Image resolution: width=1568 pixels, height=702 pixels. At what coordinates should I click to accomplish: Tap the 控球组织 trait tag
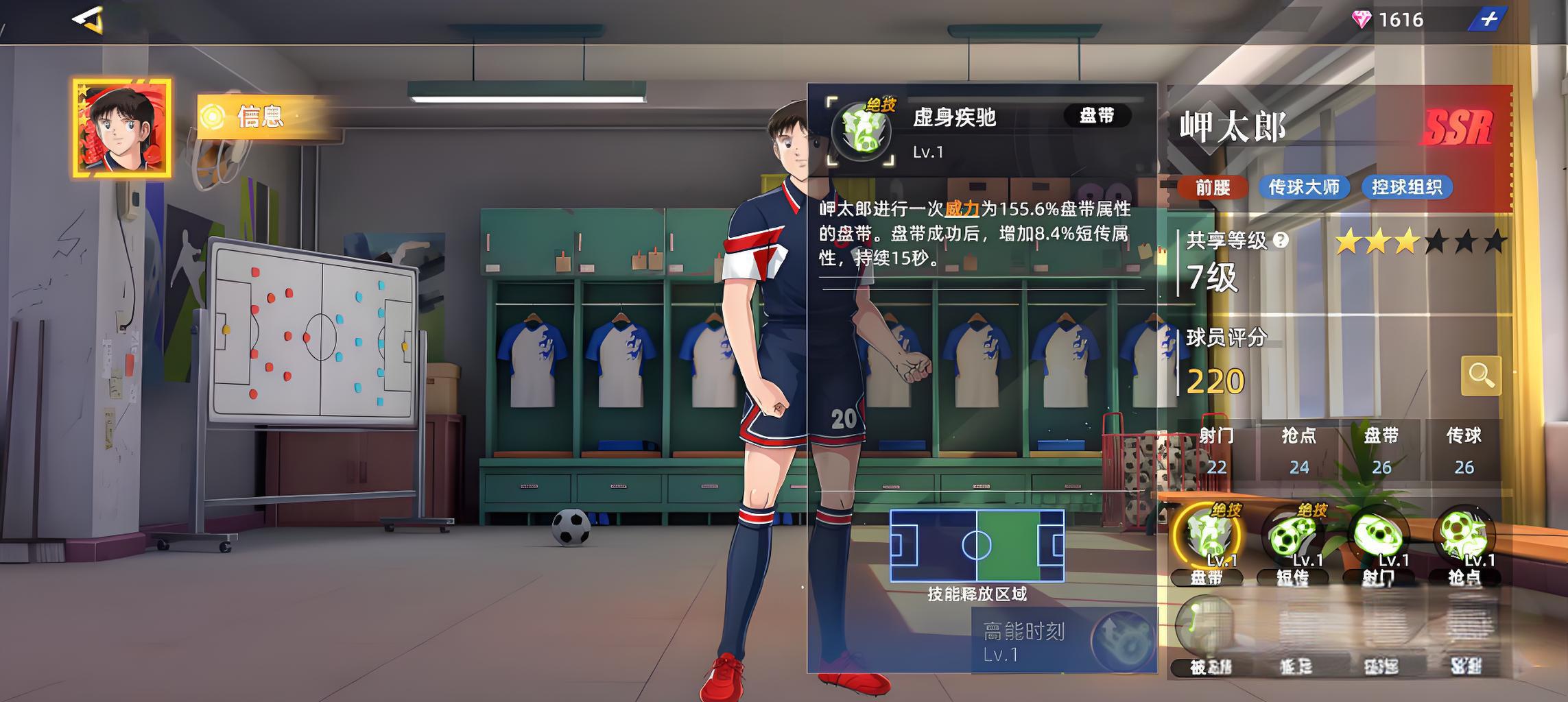[x=1406, y=187]
